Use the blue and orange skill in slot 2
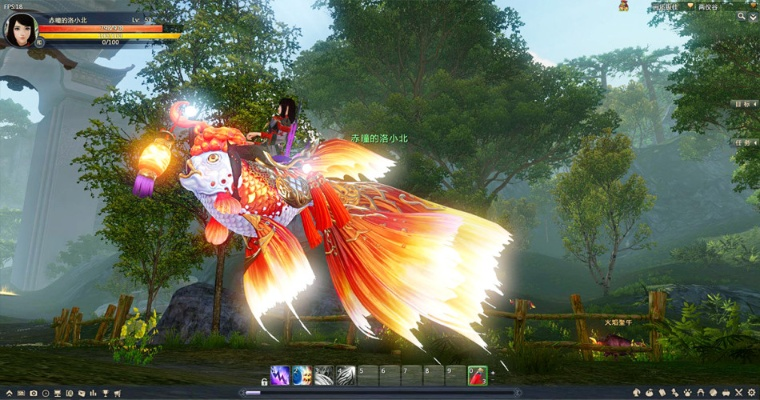Image resolution: width=760 pixels, height=400 pixels. pos(302,376)
